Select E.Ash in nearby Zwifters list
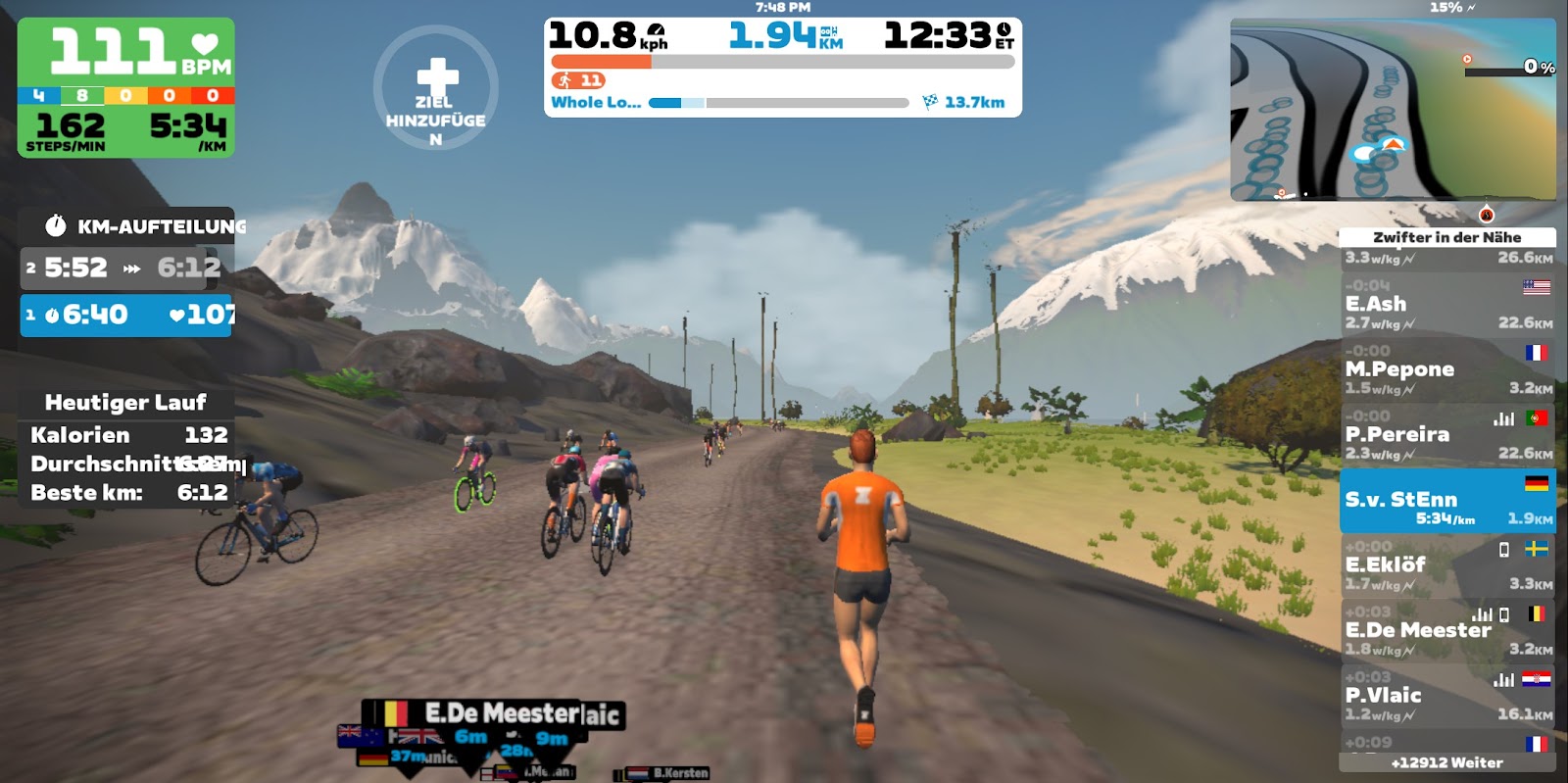Screen dimensions: 1568x783 1446,304
